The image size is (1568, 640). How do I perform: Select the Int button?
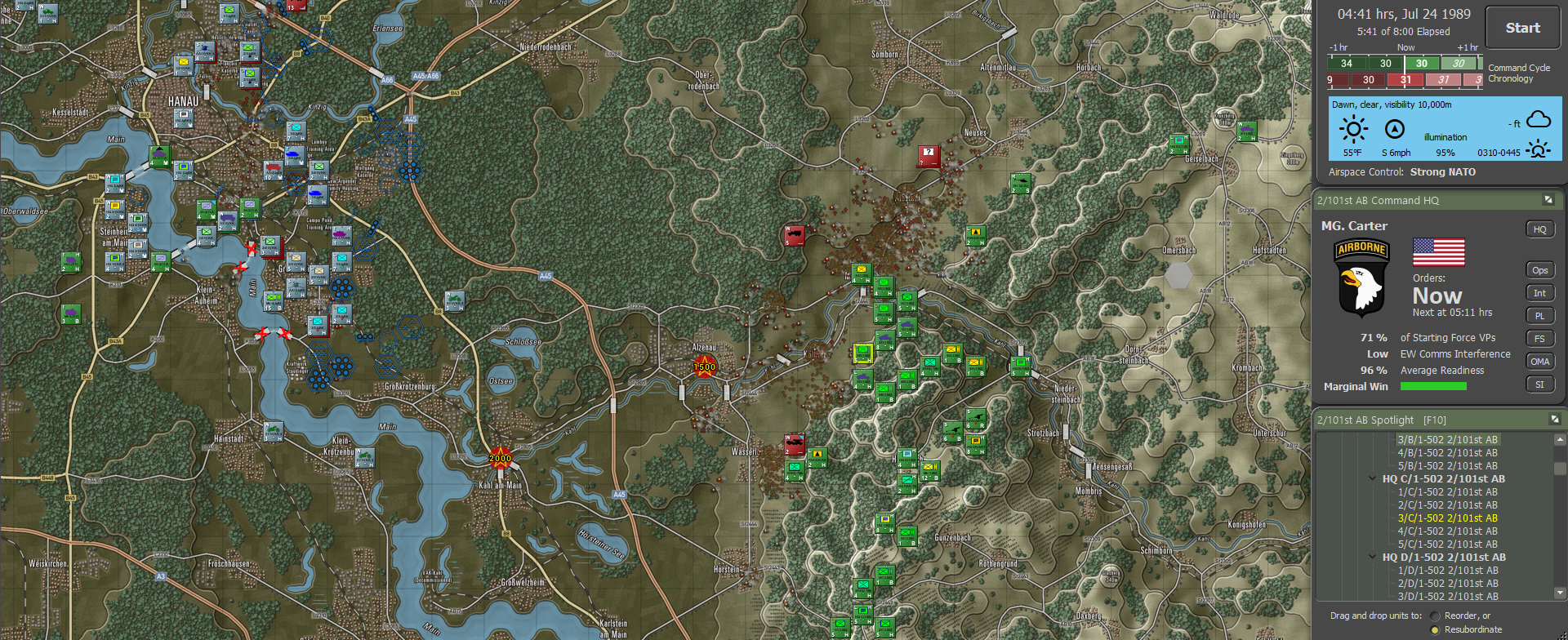(1539, 293)
